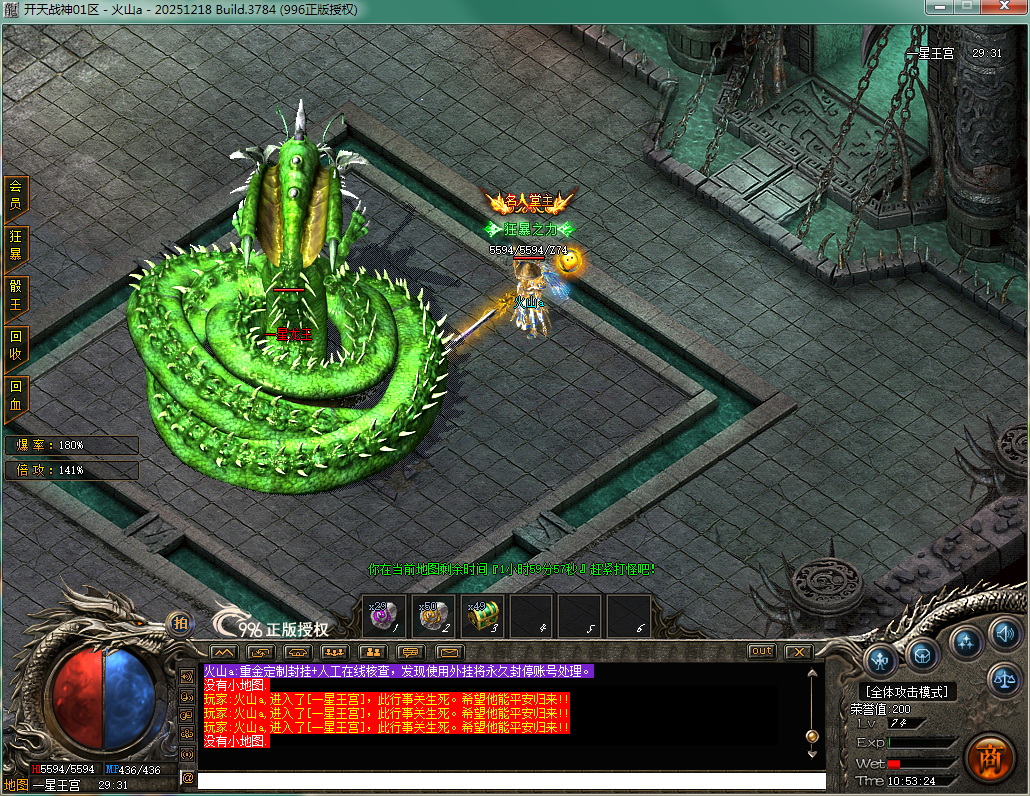The height and width of the screenshot is (796, 1030).
Task: Use the purple scroll in hotbar slot 1
Action: click(384, 615)
